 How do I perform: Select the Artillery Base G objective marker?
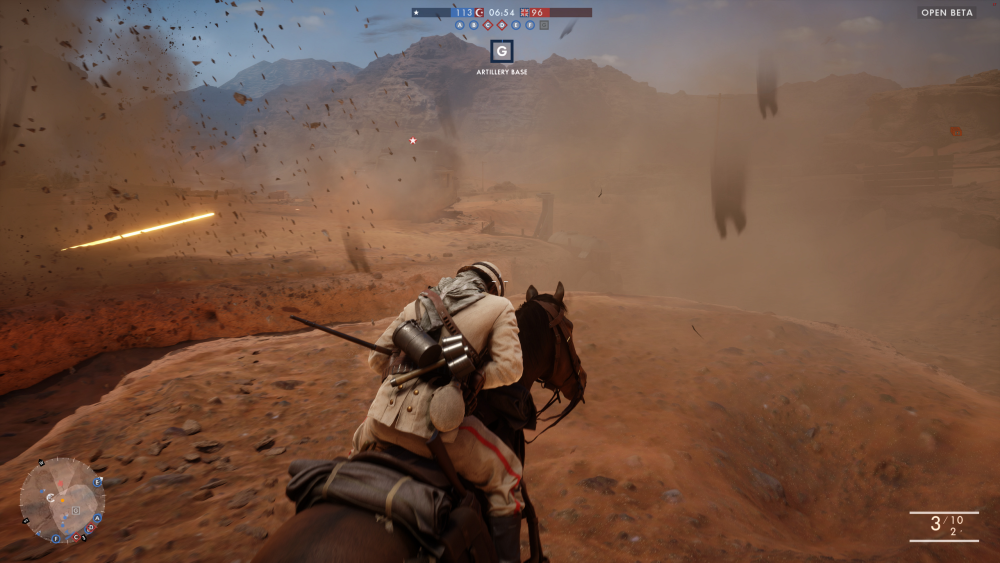502,51
